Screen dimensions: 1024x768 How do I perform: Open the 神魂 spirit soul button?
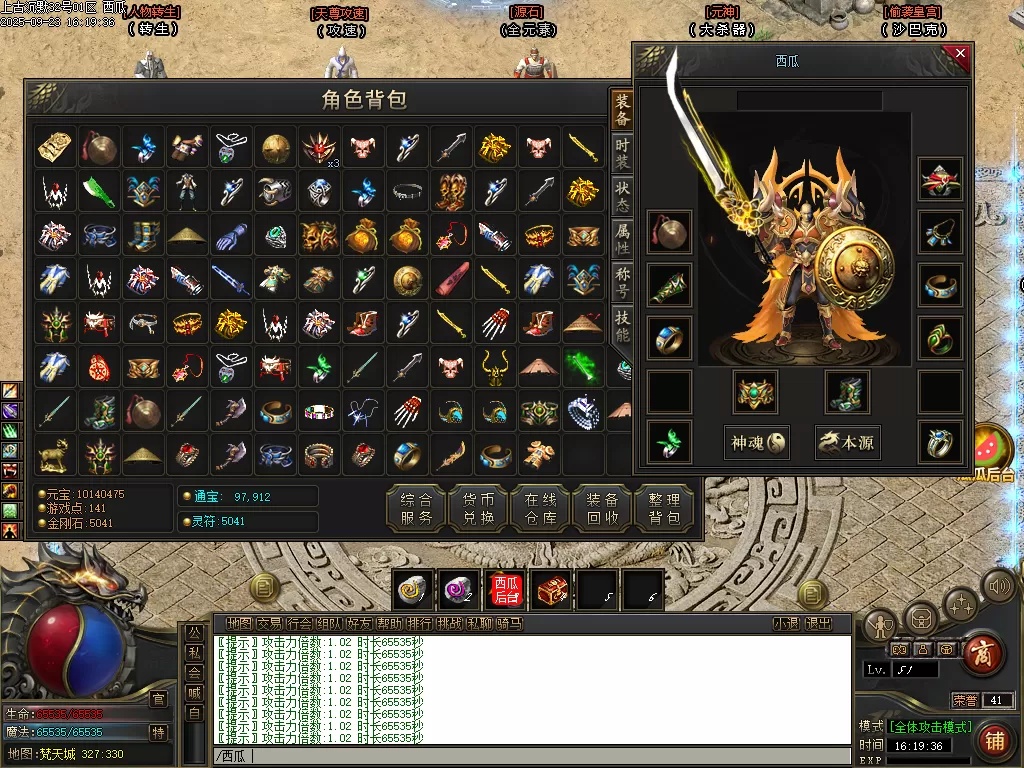coord(757,442)
